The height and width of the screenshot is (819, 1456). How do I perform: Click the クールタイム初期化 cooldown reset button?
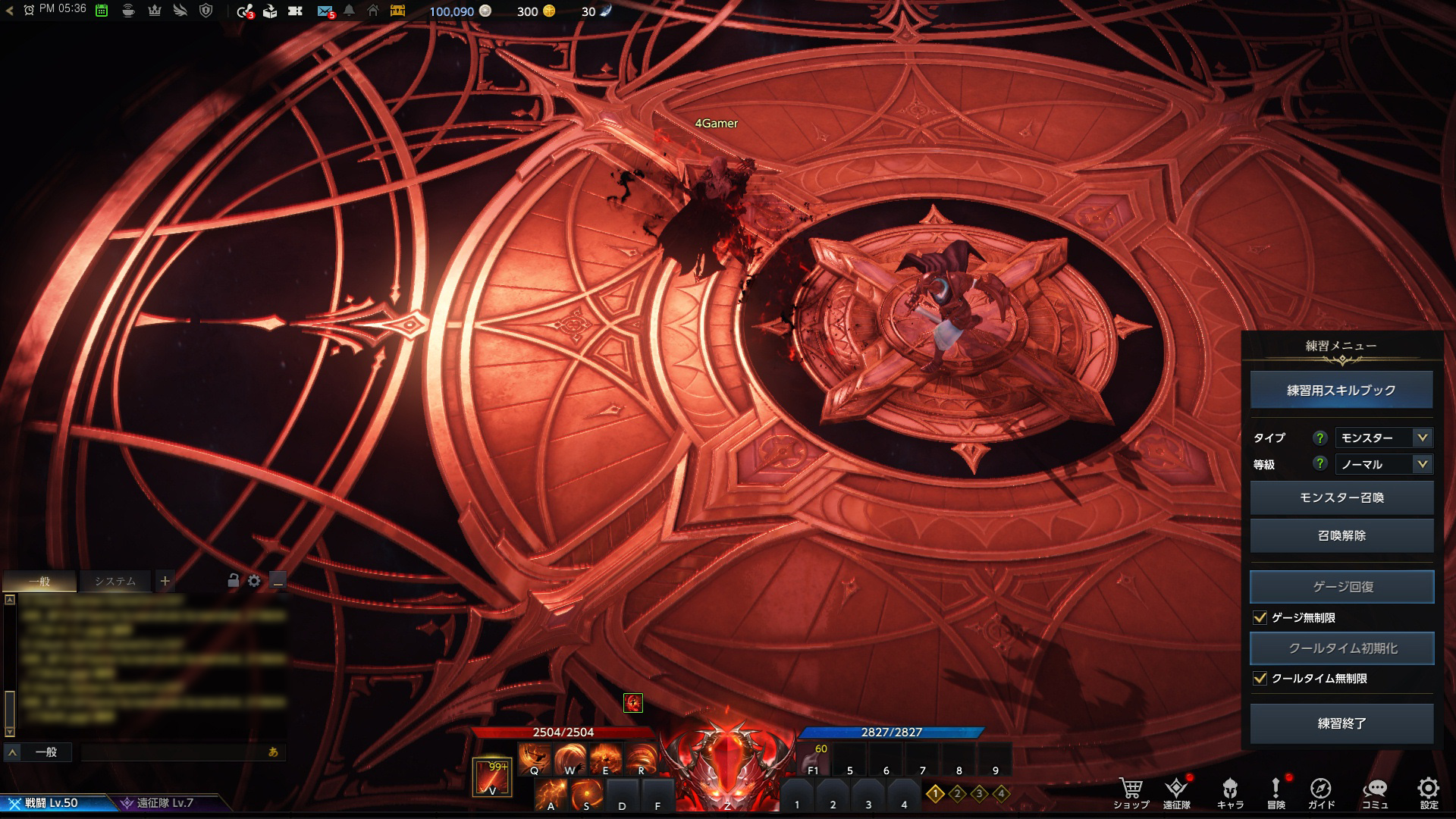[1341, 648]
